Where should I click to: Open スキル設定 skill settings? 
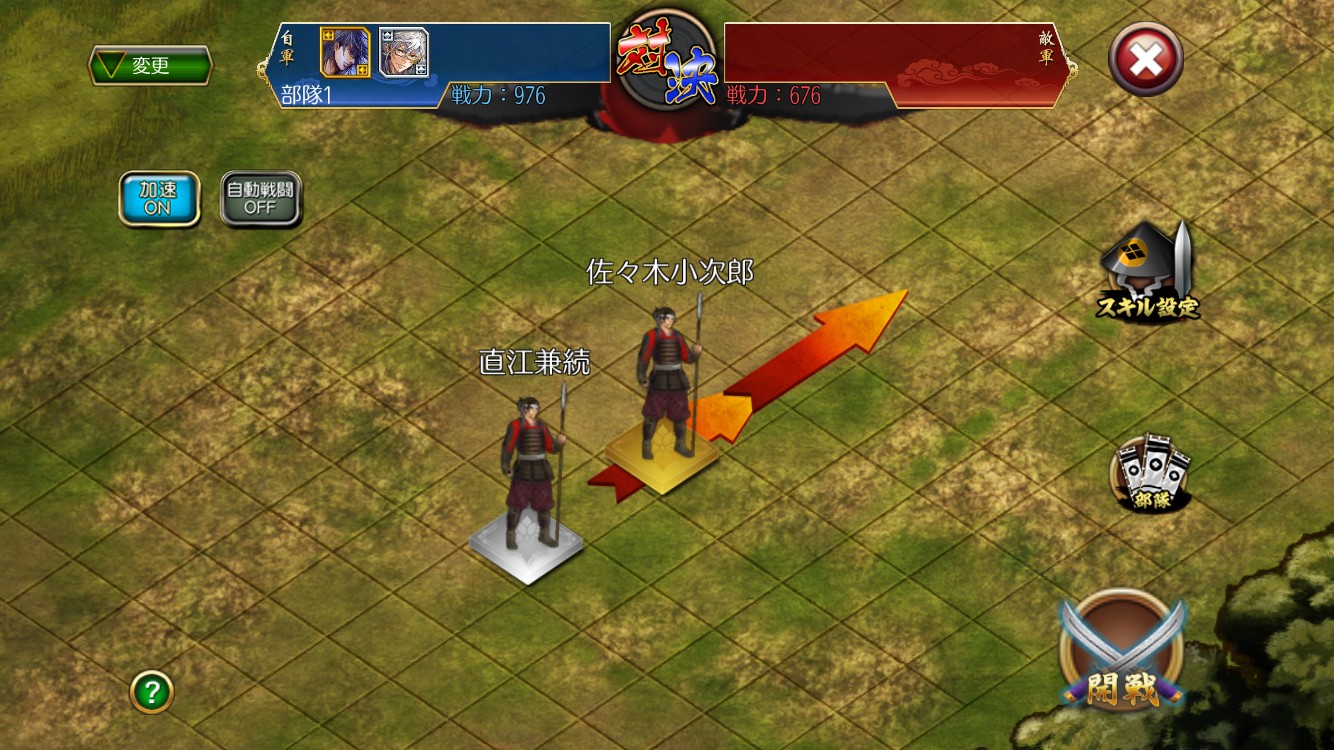coord(1148,272)
